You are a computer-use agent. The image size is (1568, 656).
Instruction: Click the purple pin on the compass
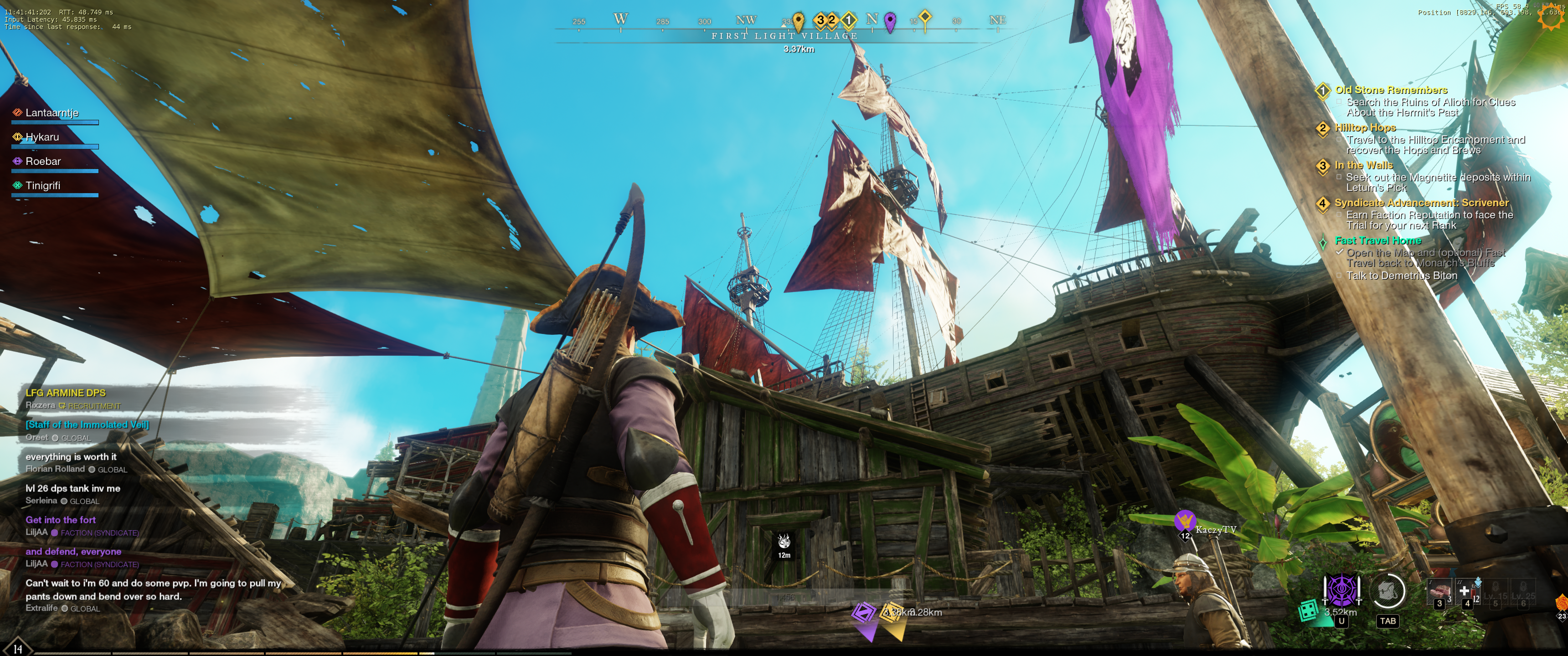click(x=890, y=21)
